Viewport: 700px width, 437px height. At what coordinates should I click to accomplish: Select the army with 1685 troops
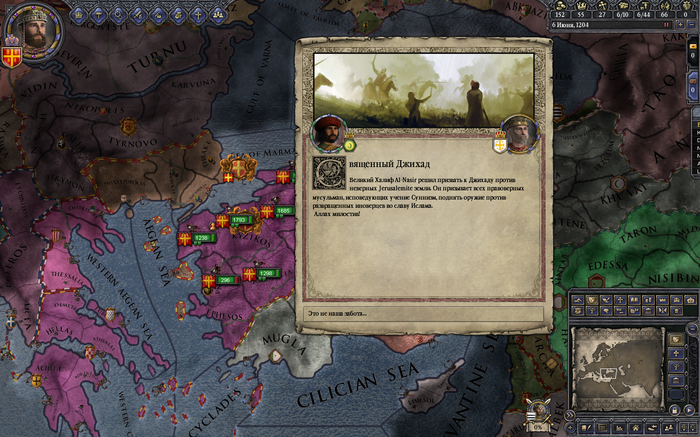point(283,211)
